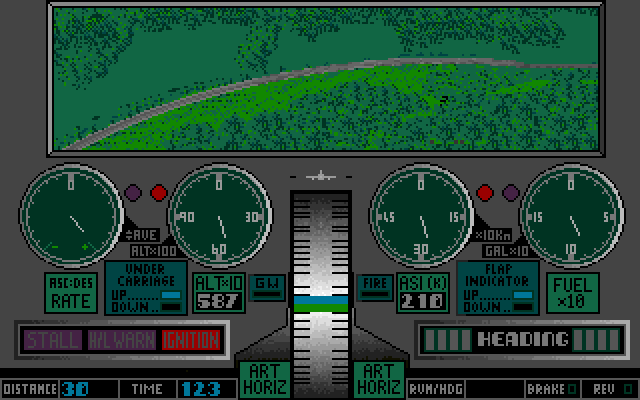Switch on the red IGNITION button
Image resolution: width=640 pixels, height=400 pixels.
(190, 340)
